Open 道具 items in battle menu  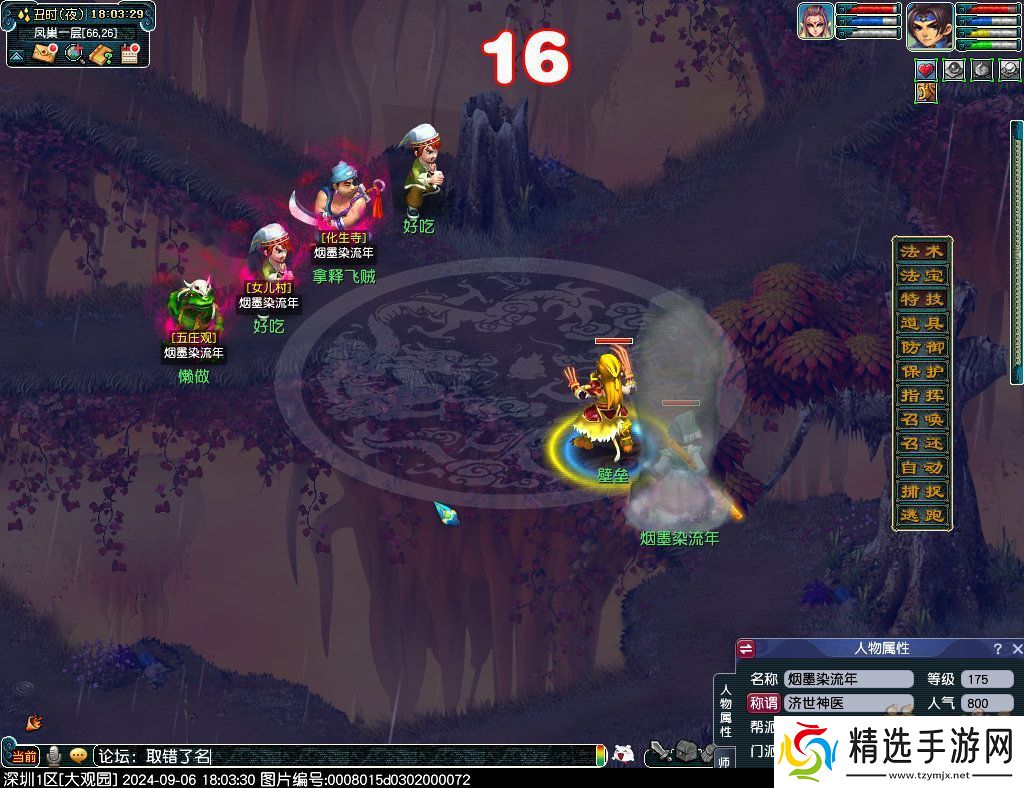tap(920, 323)
